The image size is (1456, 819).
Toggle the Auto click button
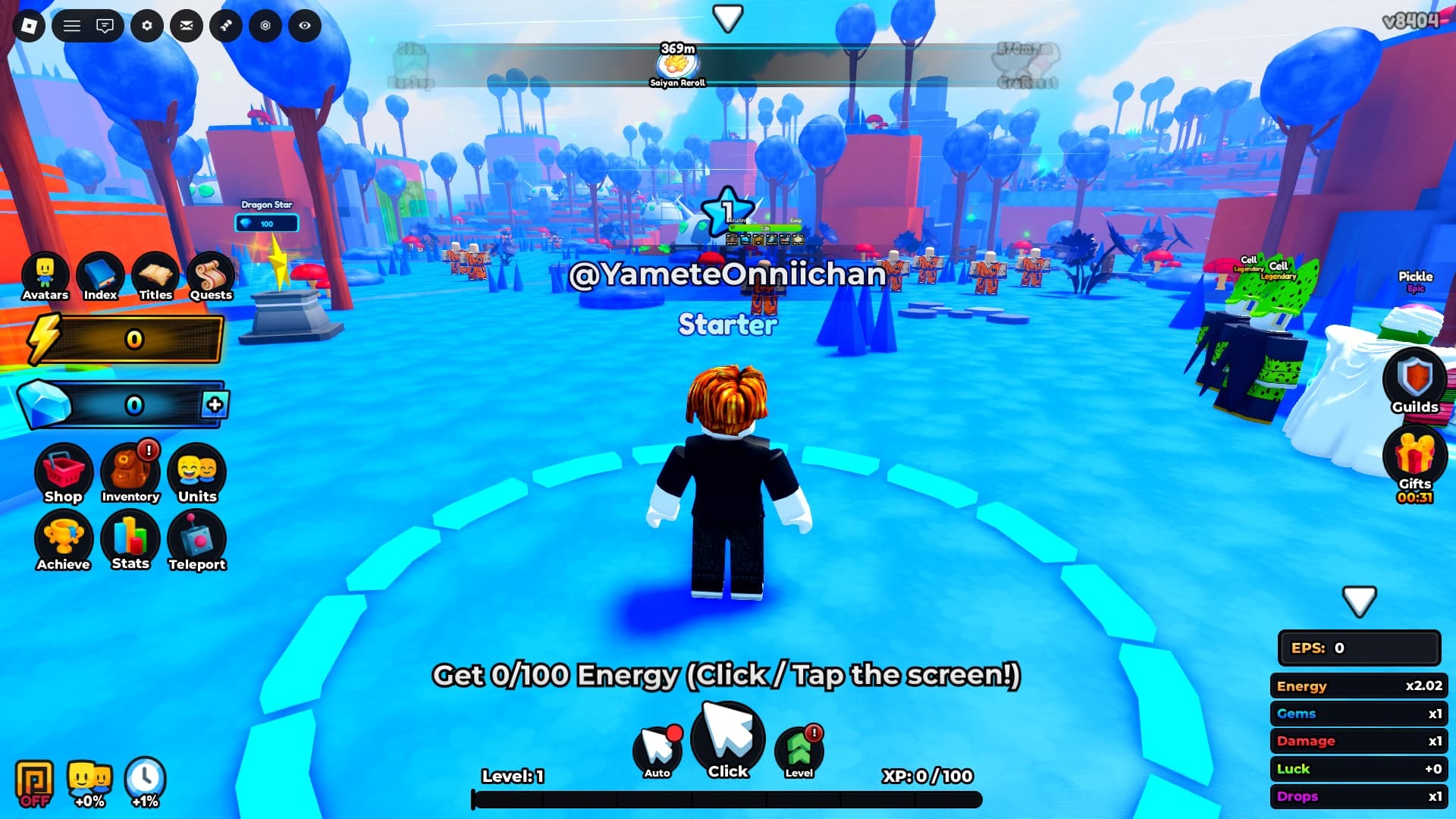tap(657, 750)
